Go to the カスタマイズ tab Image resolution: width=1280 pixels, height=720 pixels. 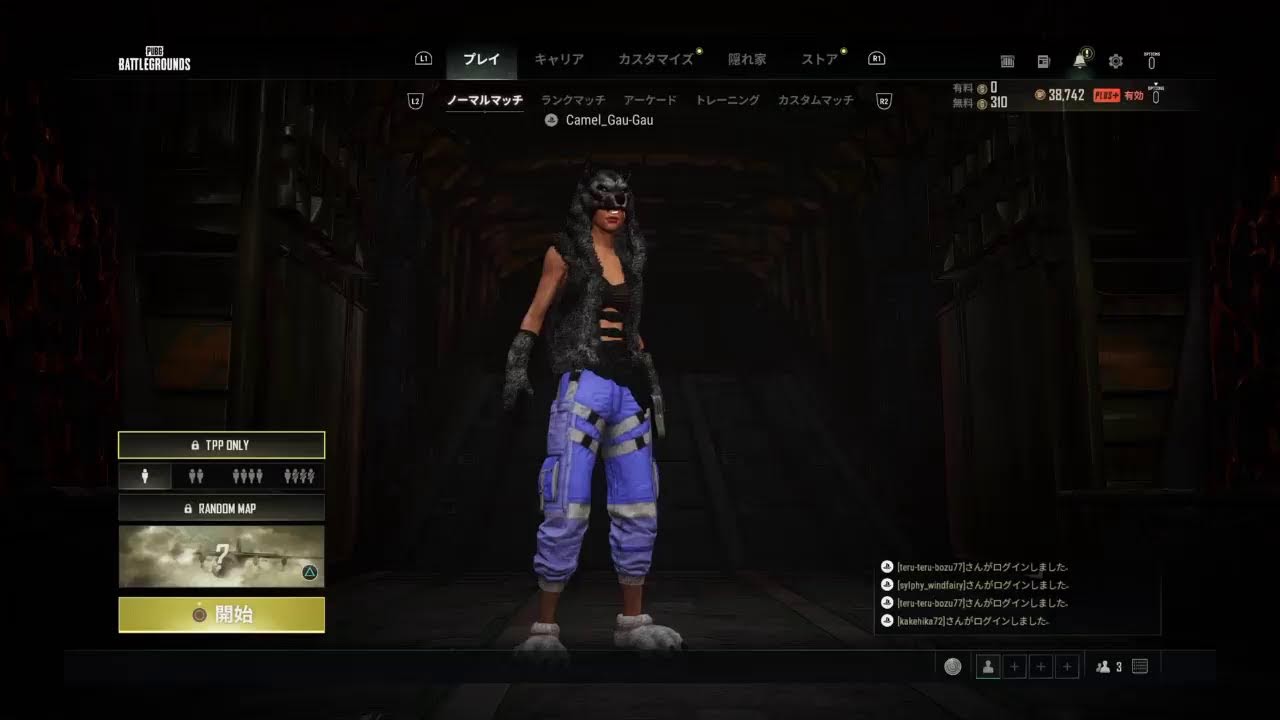pyautogui.click(x=655, y=59)
